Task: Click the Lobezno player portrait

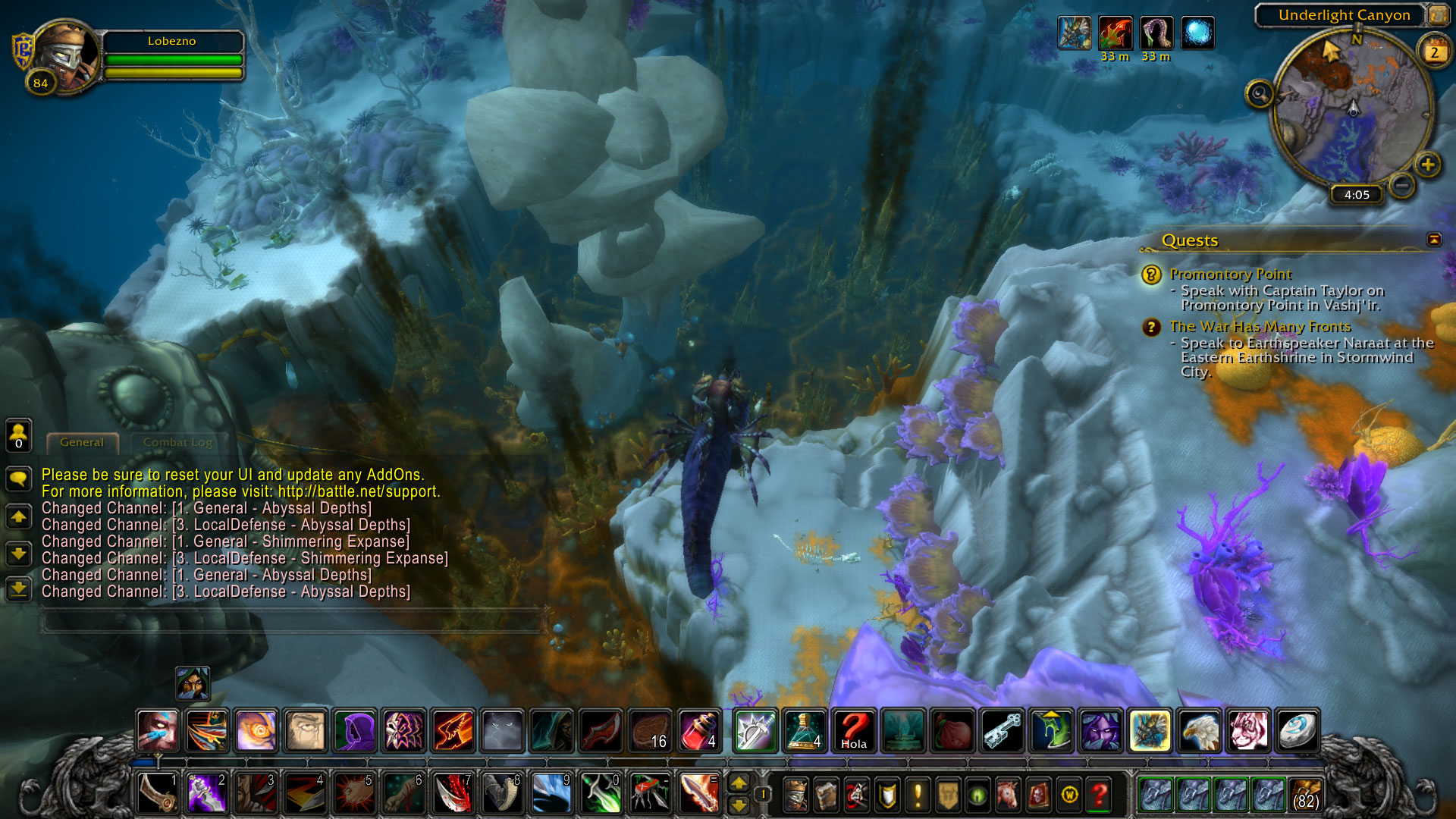Action: coord(64,57)
